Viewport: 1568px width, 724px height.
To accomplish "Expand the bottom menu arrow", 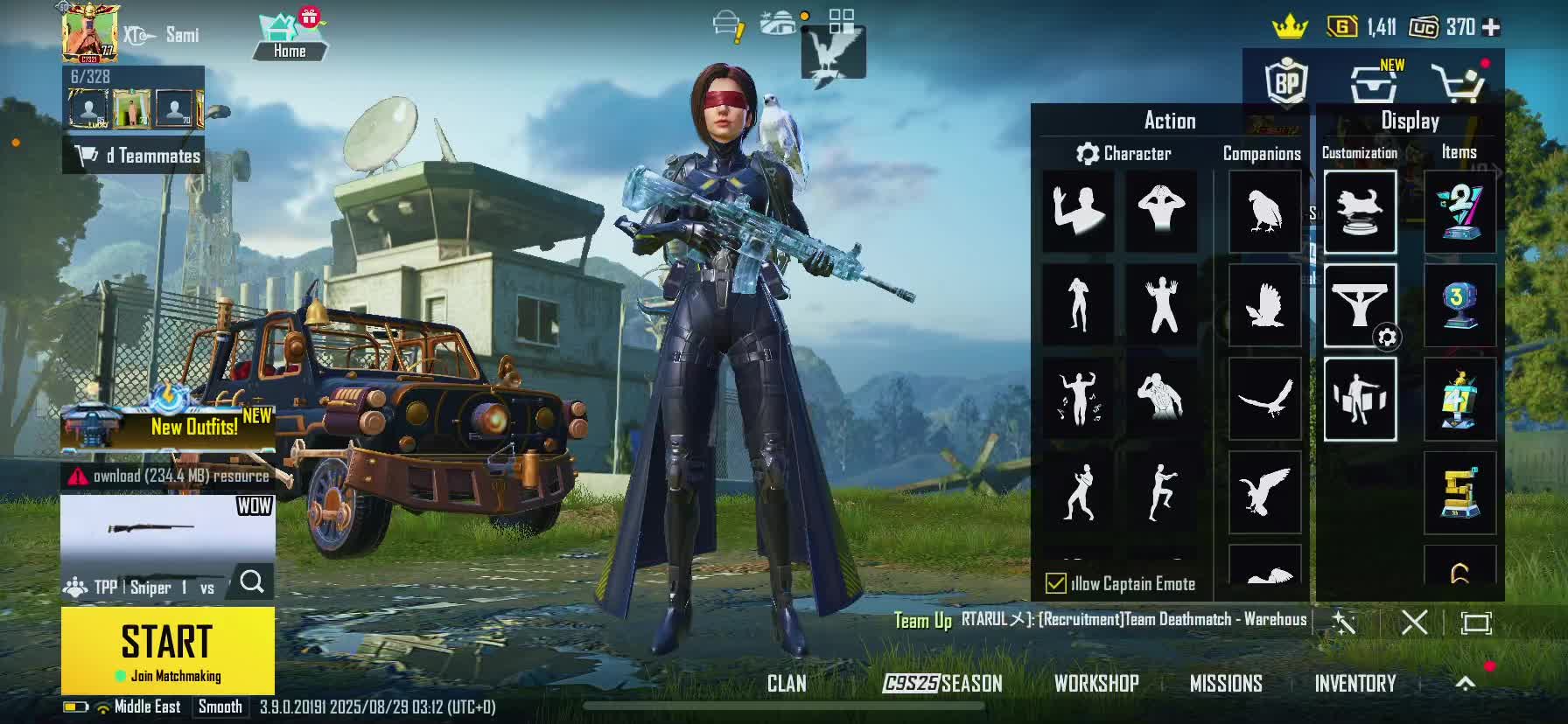I will coord(1466,684).
